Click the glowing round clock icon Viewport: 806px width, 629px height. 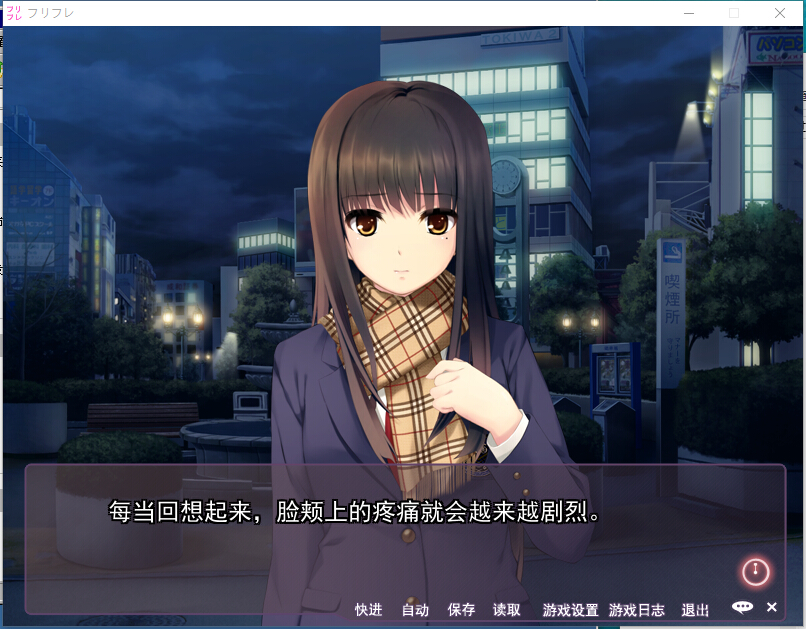pyautogui.click(x=755, y=572)
